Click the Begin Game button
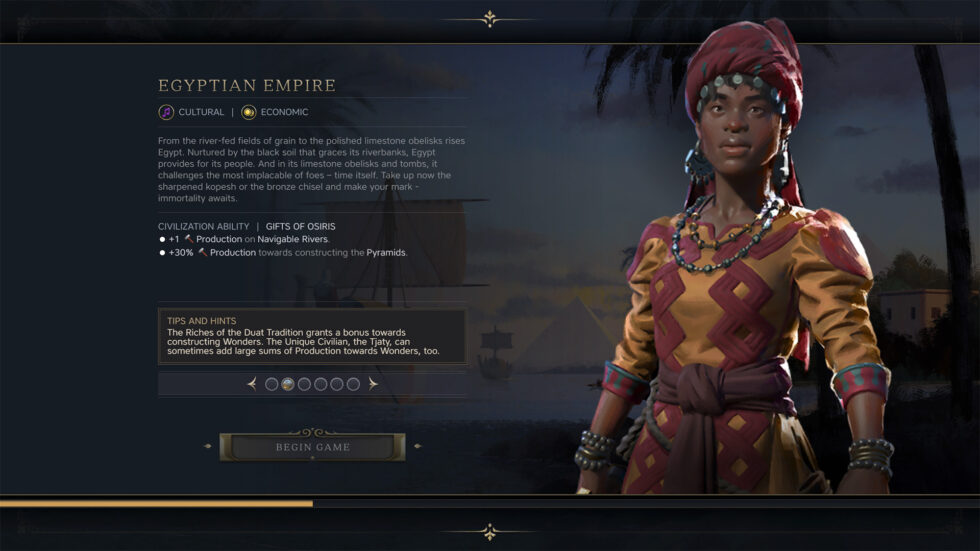This screenshot has width=980, height=551. [312, 447]
